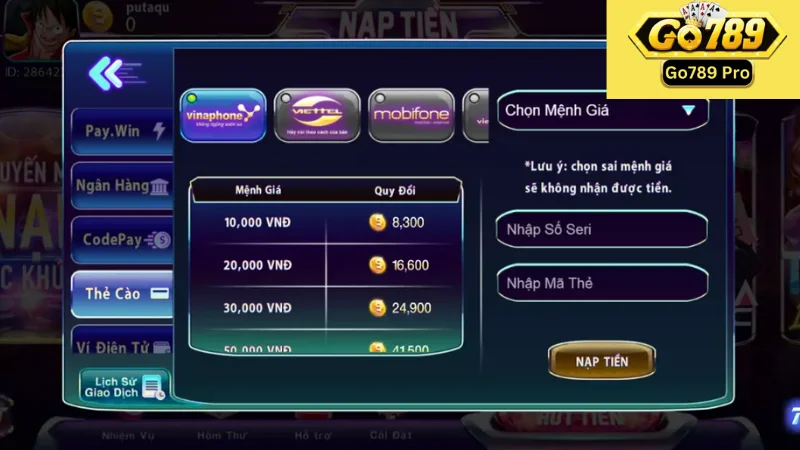The height and width of the screenshot is (450, 800).
Task: Open the Pay.Win deposit tab
Action: point(122,131)
